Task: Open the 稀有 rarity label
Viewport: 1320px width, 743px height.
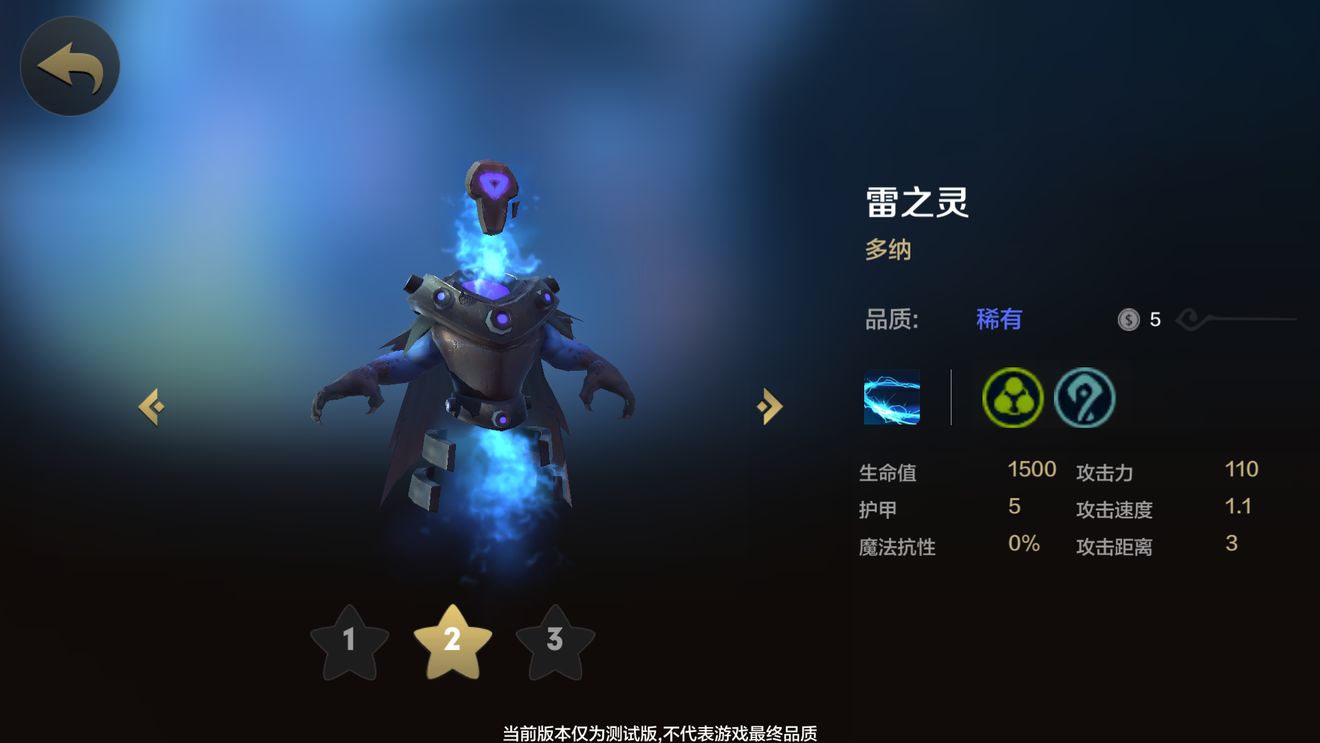Action: click(997, 318)
